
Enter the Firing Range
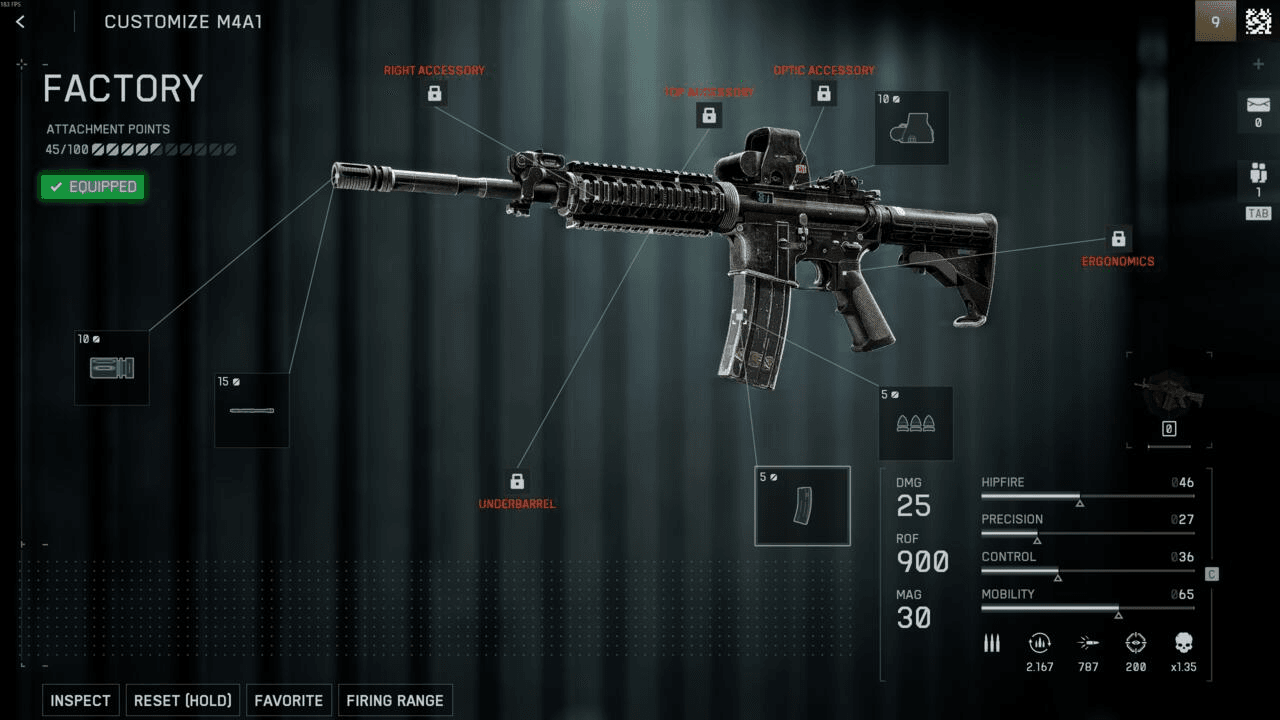[x=395, y=700]
